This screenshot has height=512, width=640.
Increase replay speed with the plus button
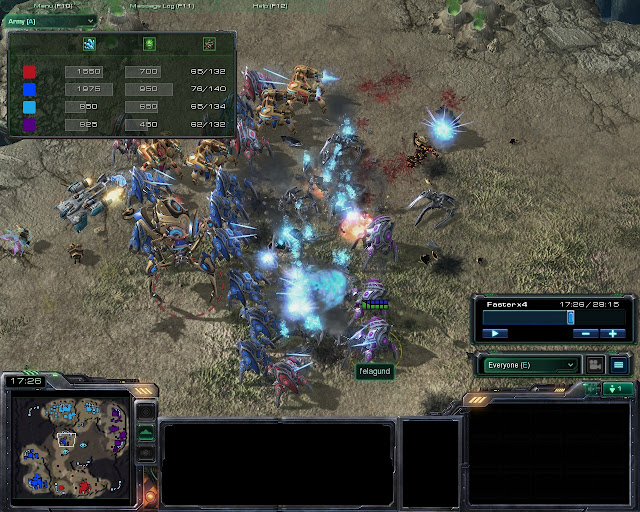point(614,333)
